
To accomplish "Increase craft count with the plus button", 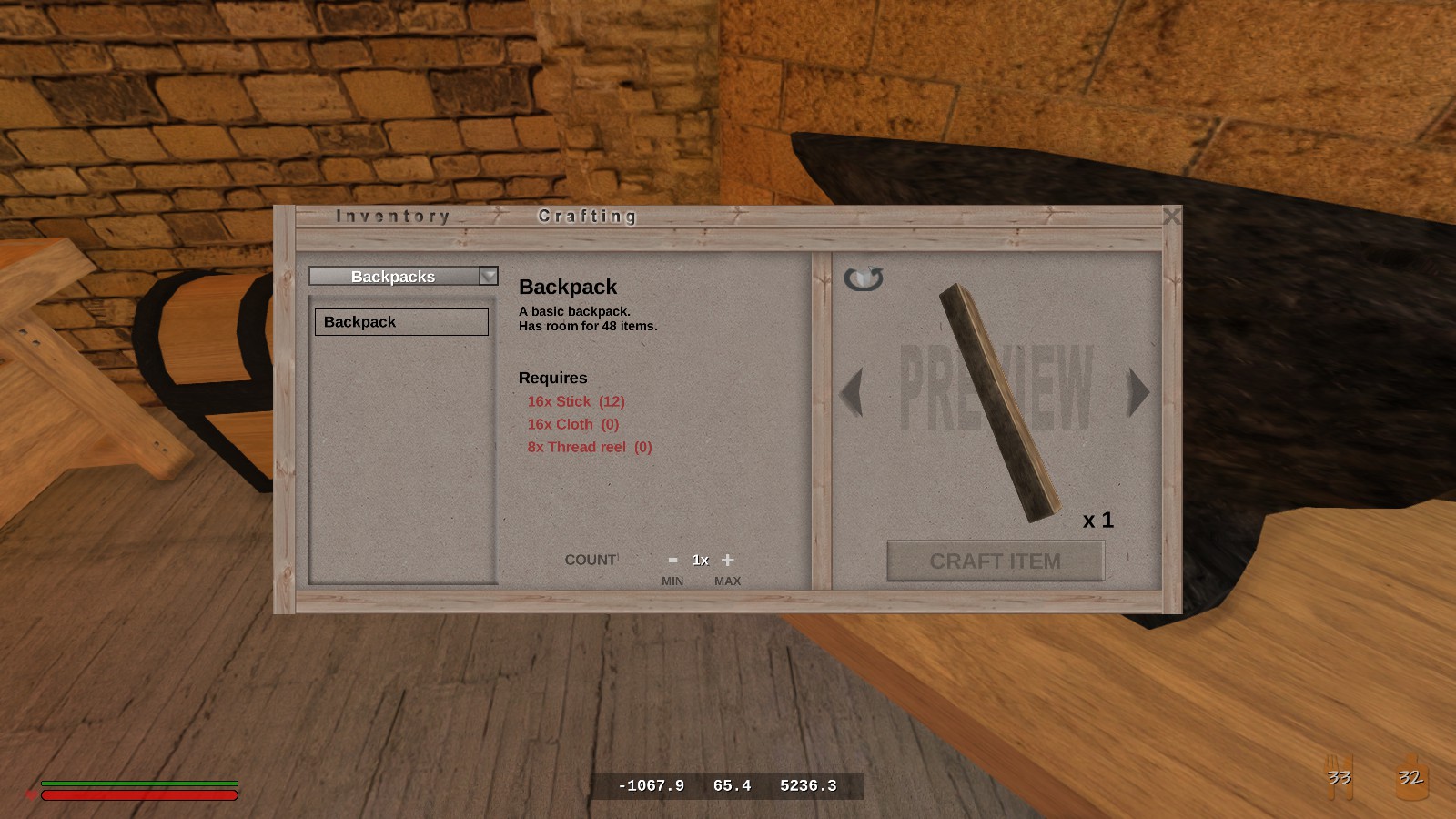I will point(727,560).
